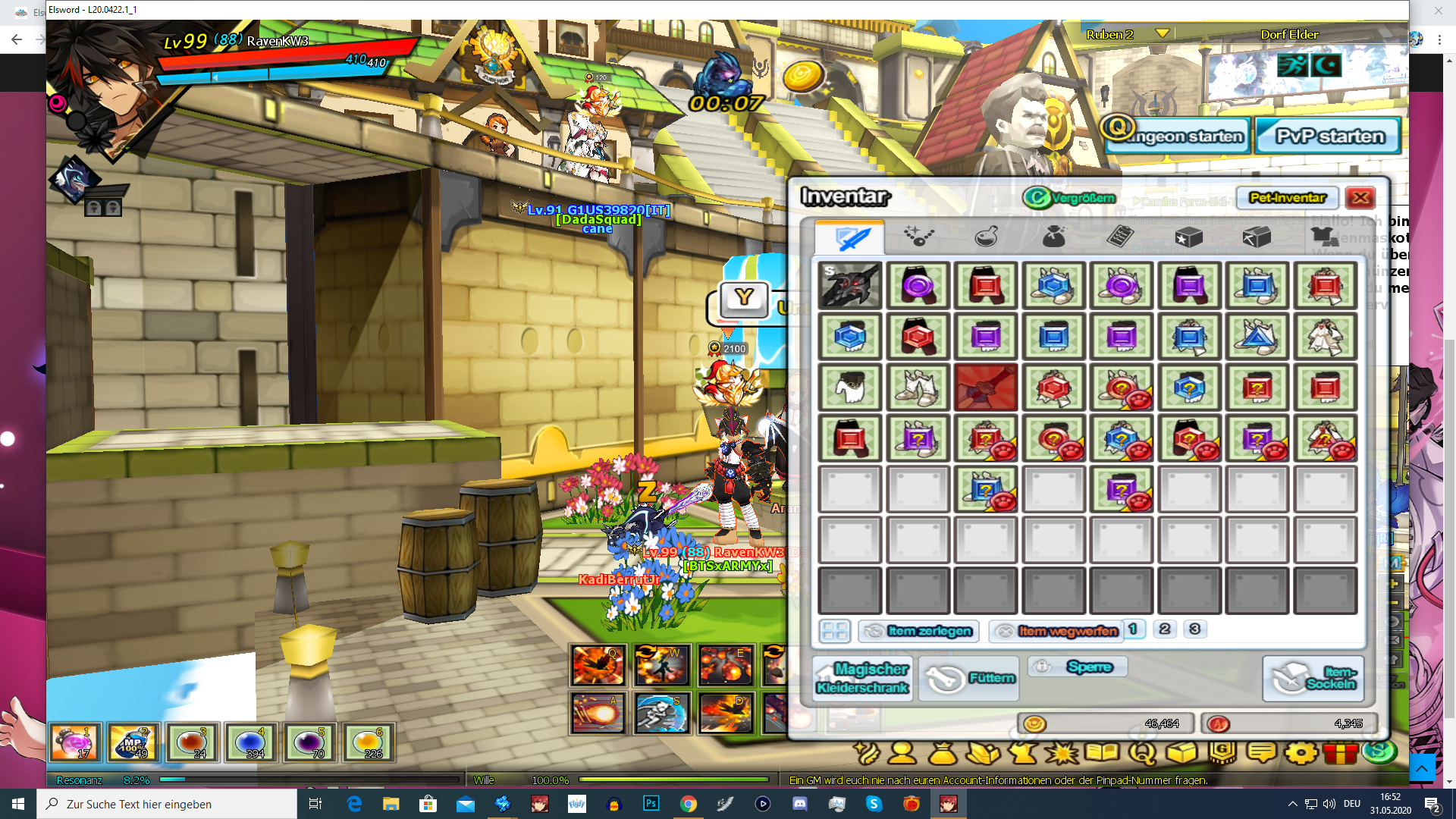
Task: Open Item-Sockeln
Action: coord(1313,678)
